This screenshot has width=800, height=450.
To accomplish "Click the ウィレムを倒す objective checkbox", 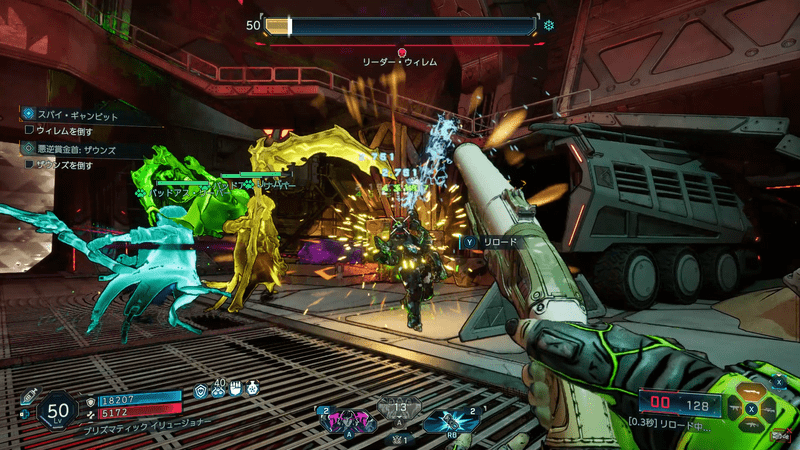I will 29,130.
